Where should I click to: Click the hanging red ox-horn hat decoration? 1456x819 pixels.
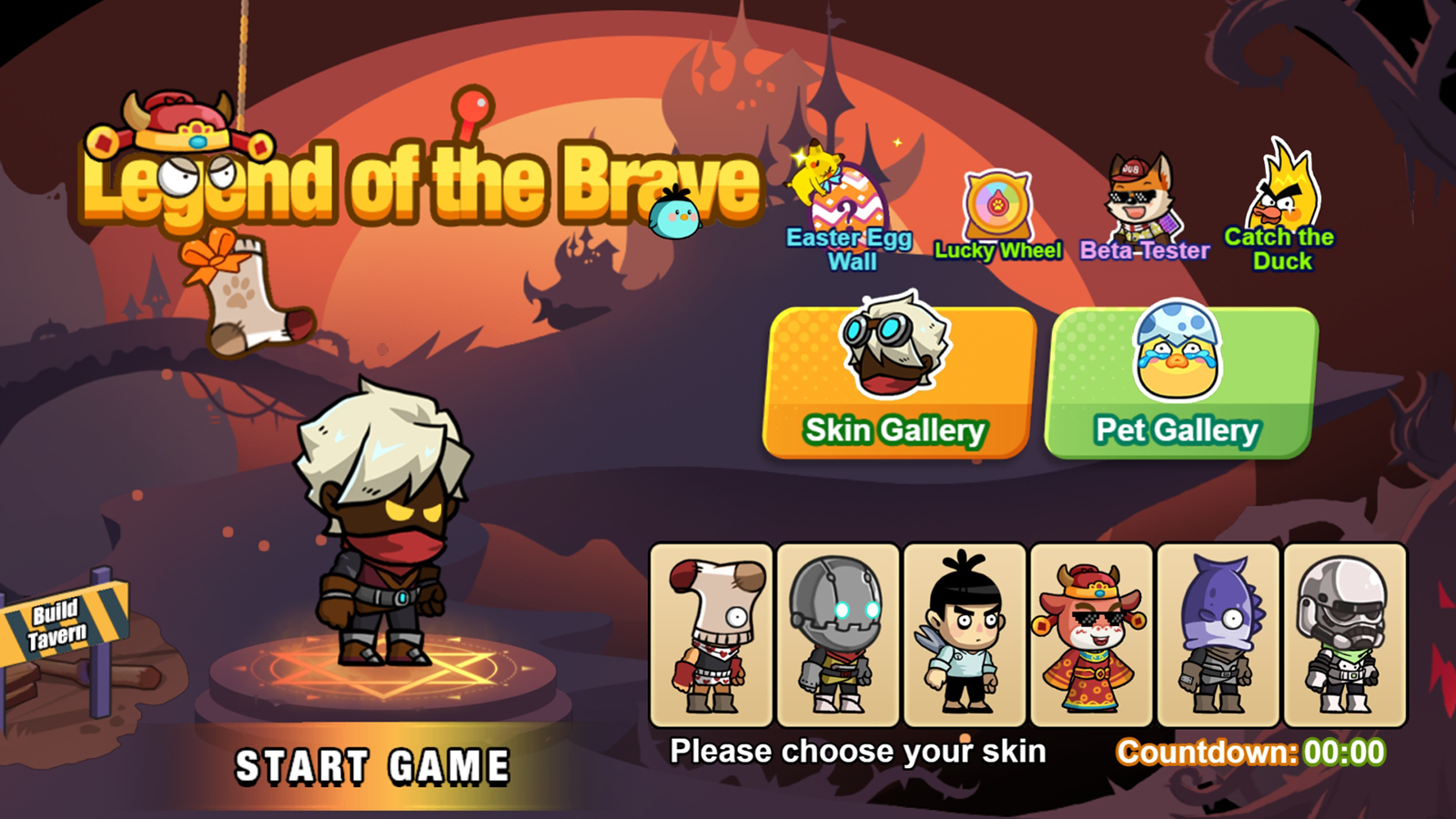pyautogui.click(x=179, y=123)
